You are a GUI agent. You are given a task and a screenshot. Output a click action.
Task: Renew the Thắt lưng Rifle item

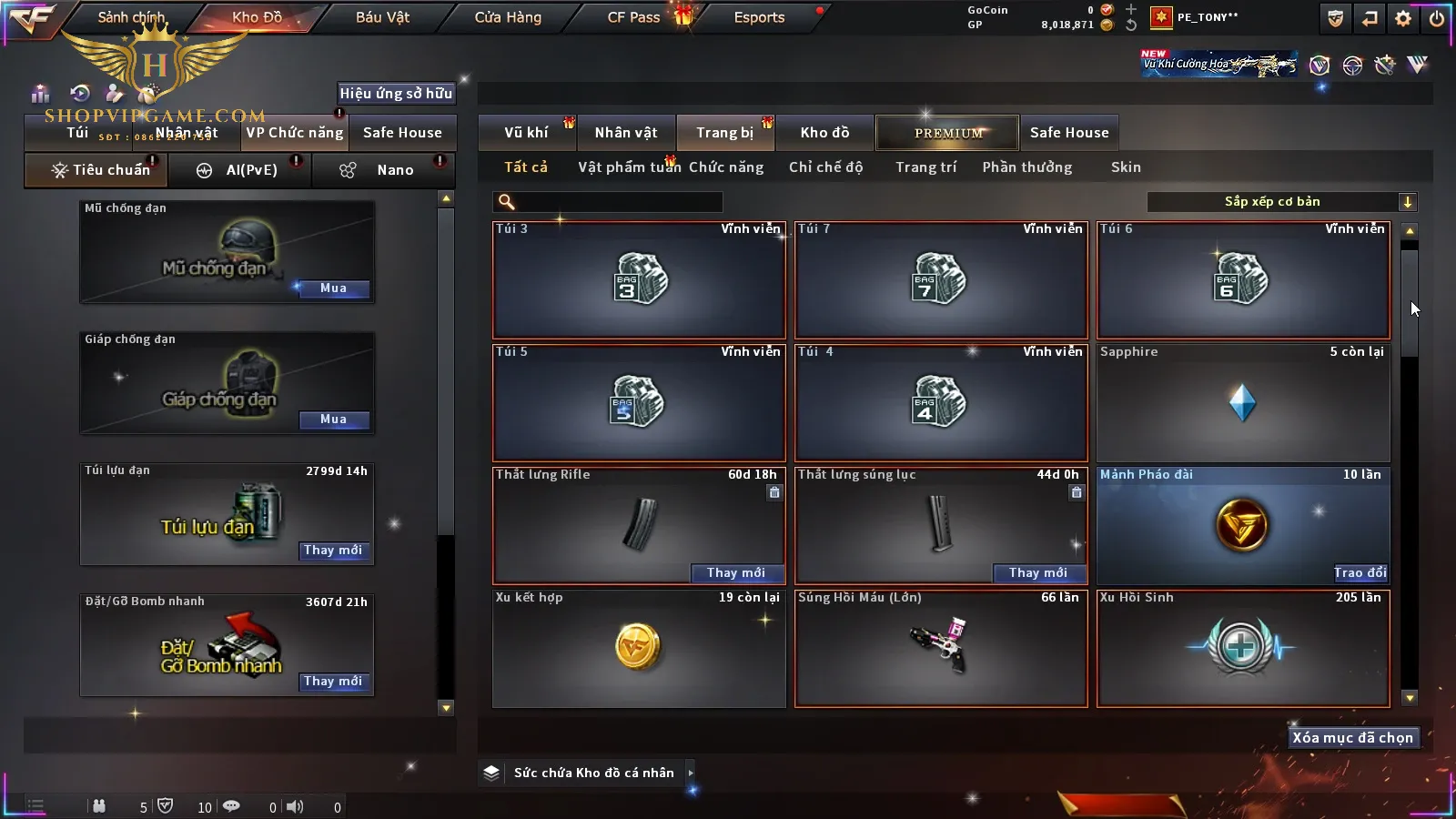pos(736,573)
